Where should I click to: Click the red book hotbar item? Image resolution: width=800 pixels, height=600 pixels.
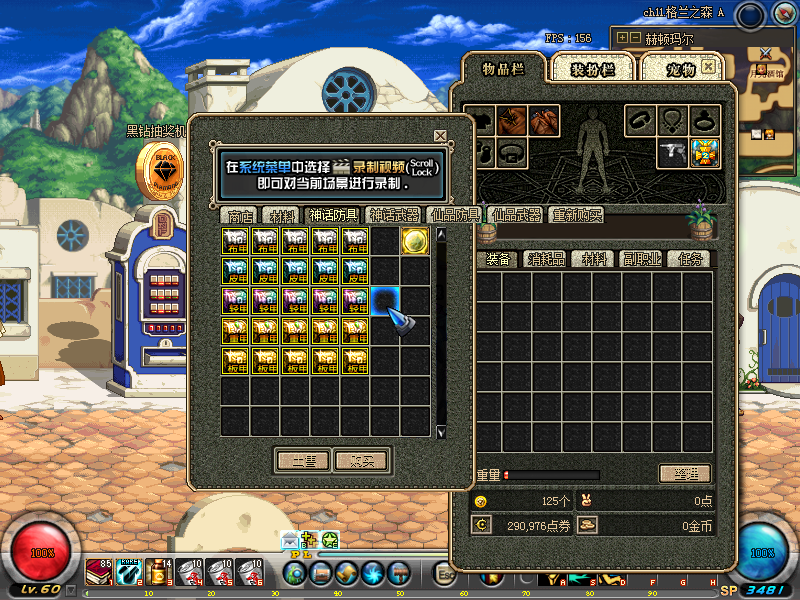pyautogui.click(x=98, y=573)
